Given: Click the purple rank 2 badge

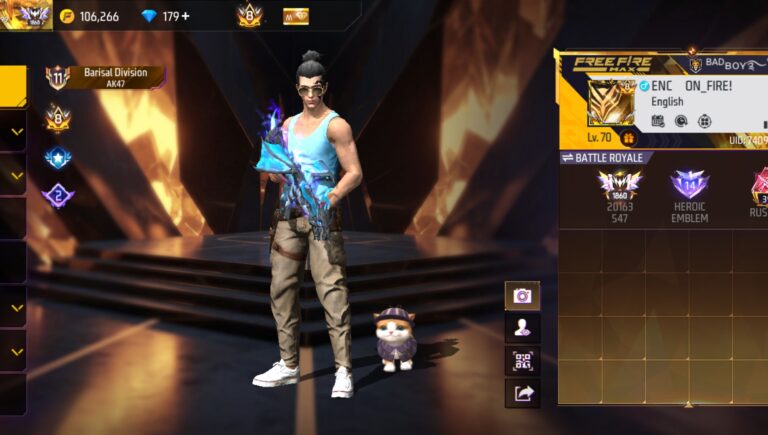Looking at the screenshot, I should click(x=57, y=196).
